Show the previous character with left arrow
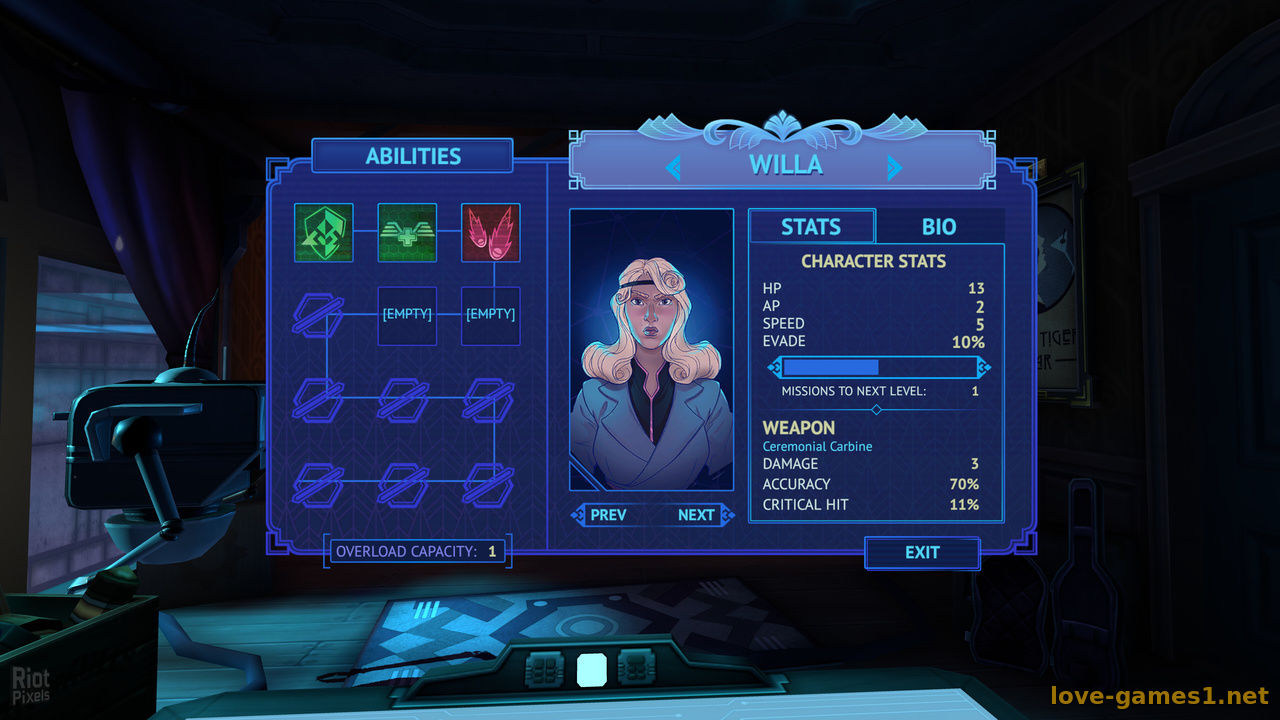This screenshot has width=1280, height=720. pos(673,167)
